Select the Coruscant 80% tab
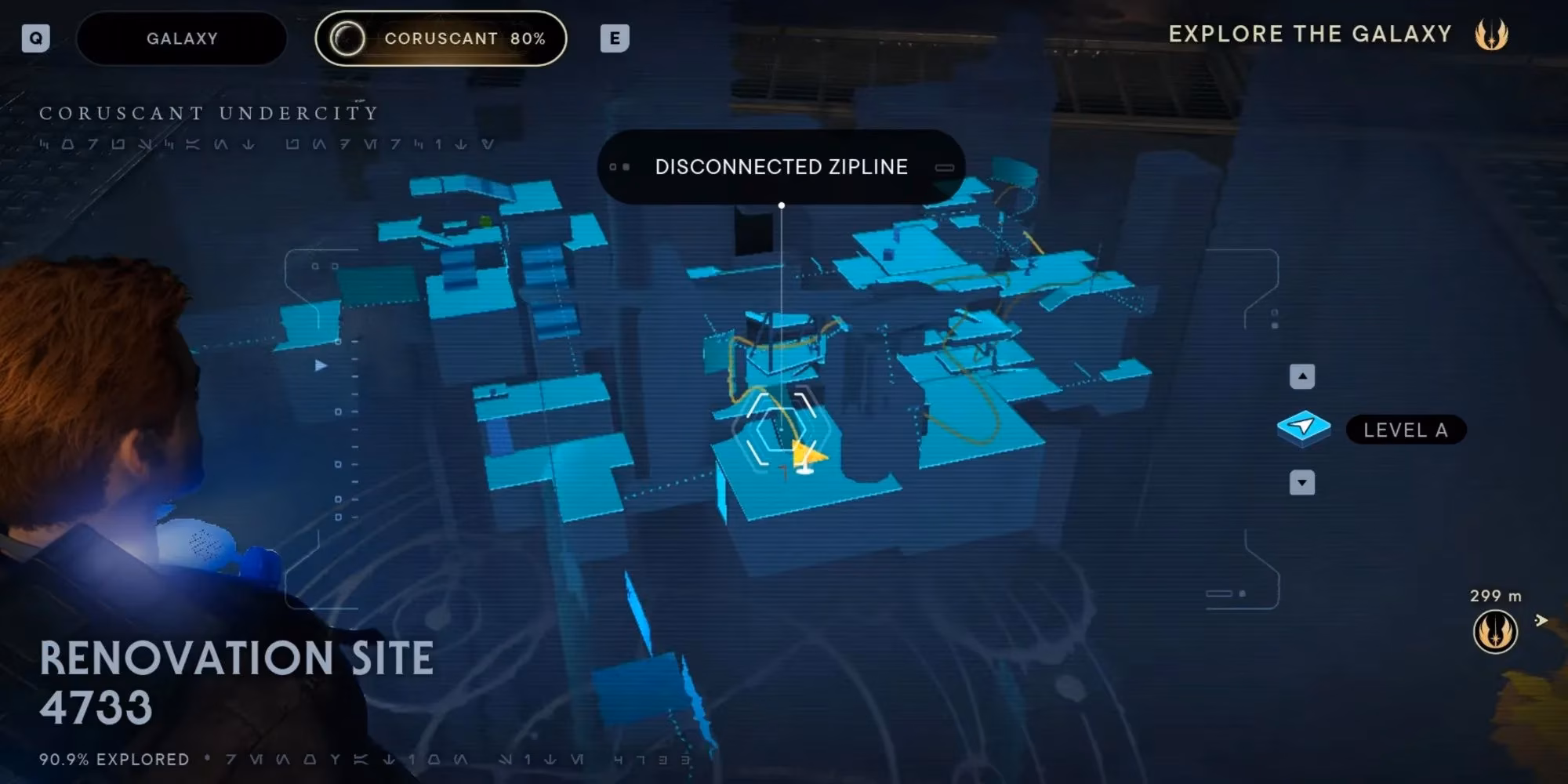Screen dimensions: 1568x784 441,38
